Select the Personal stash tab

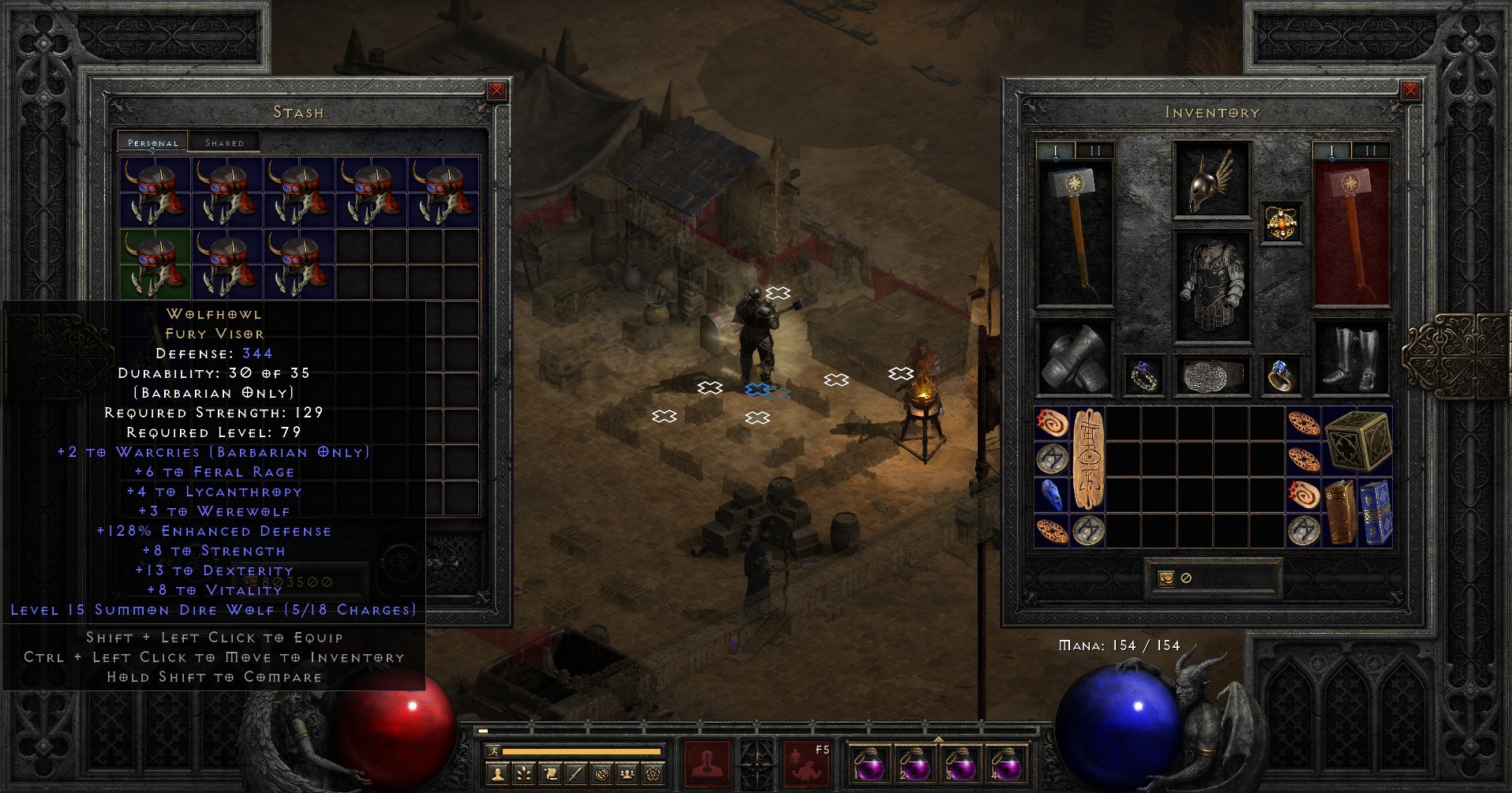(x=153, y=142)
